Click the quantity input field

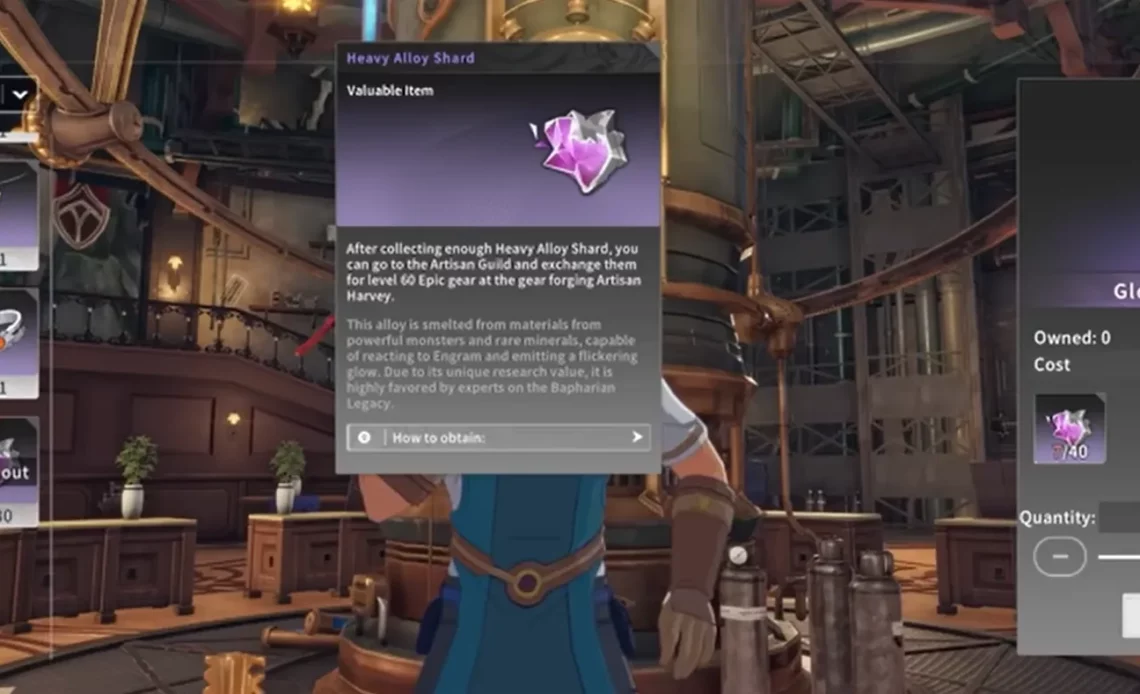pyautogui.click(x=1120, y=517)
